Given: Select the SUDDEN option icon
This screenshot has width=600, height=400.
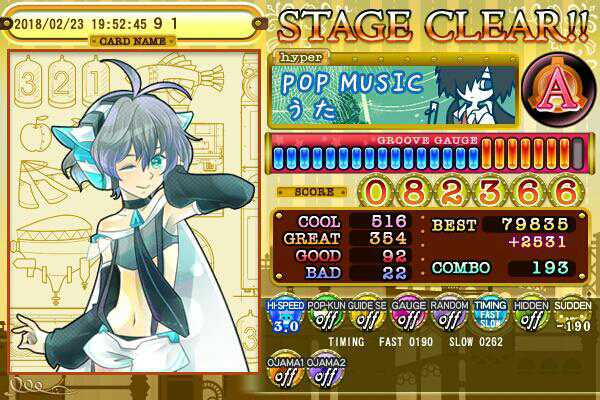Looking at the screenshot, I should [568, 318].
